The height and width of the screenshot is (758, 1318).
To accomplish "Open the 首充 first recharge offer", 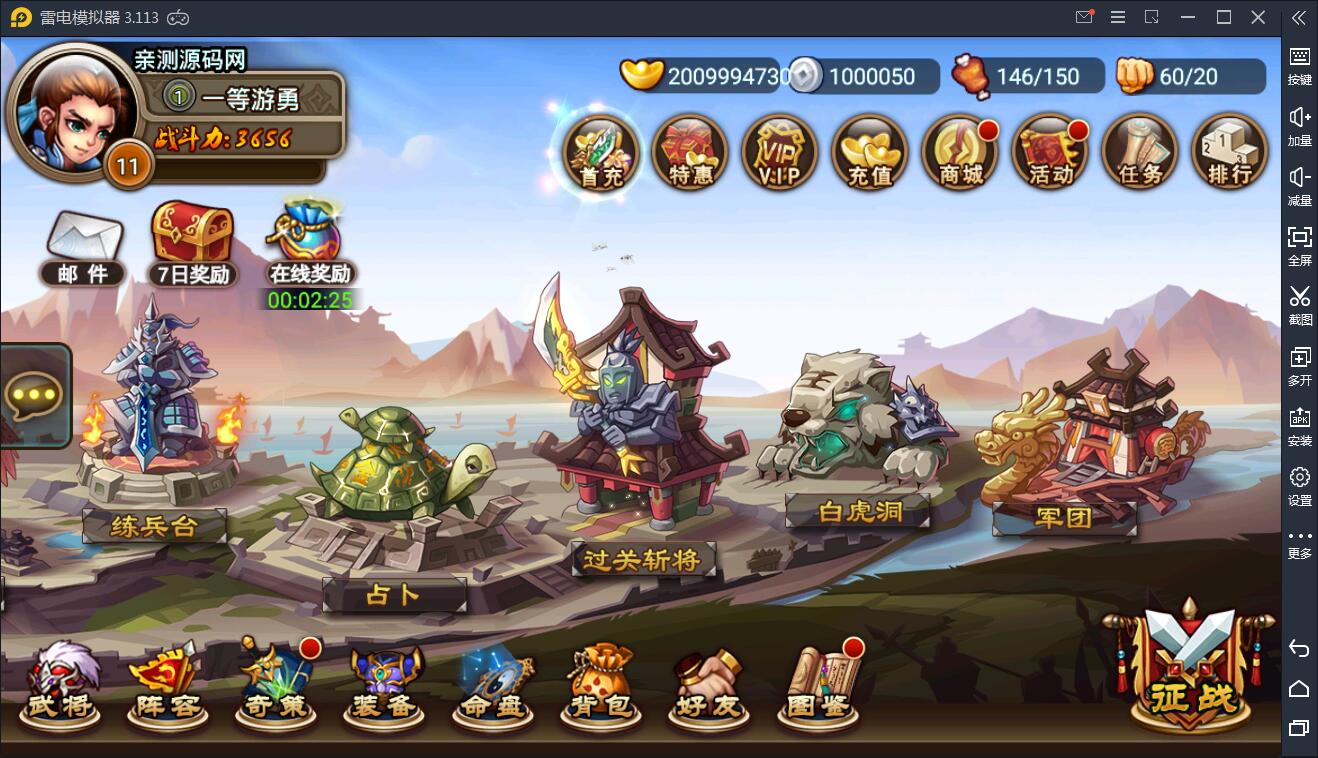I will [600, 153].
